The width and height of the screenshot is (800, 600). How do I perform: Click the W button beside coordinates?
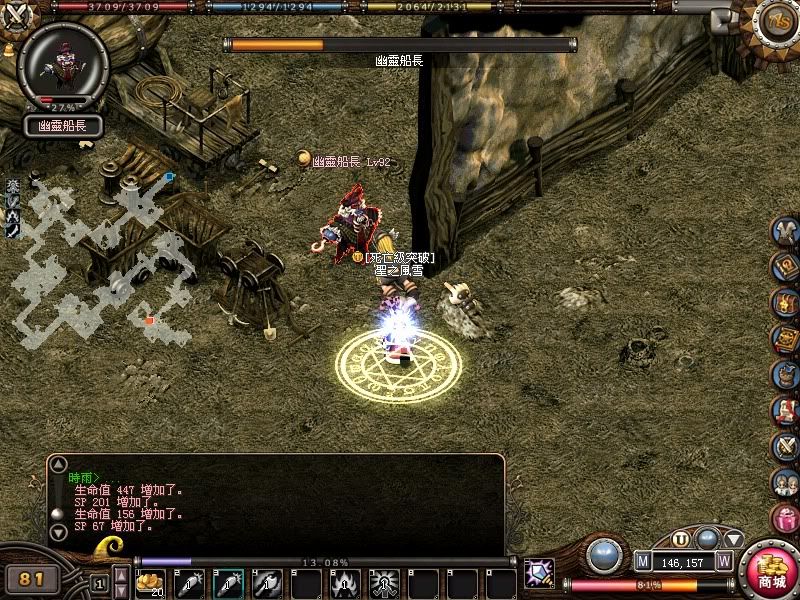[x=724, y=562]
